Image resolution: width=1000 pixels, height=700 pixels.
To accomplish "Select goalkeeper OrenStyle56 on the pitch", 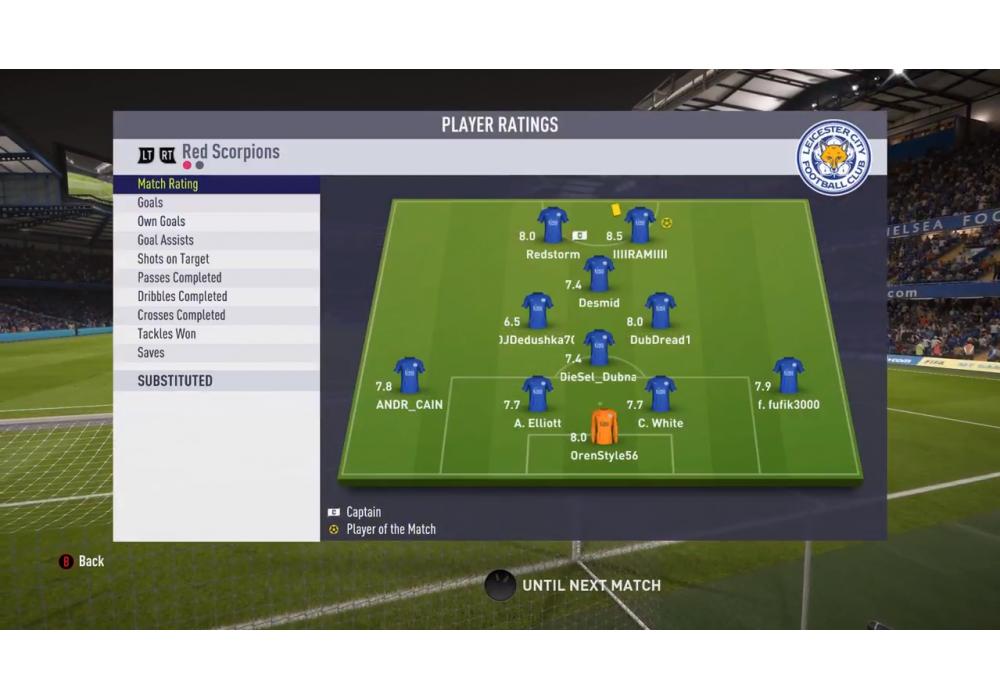I will [x=604, y=427].
